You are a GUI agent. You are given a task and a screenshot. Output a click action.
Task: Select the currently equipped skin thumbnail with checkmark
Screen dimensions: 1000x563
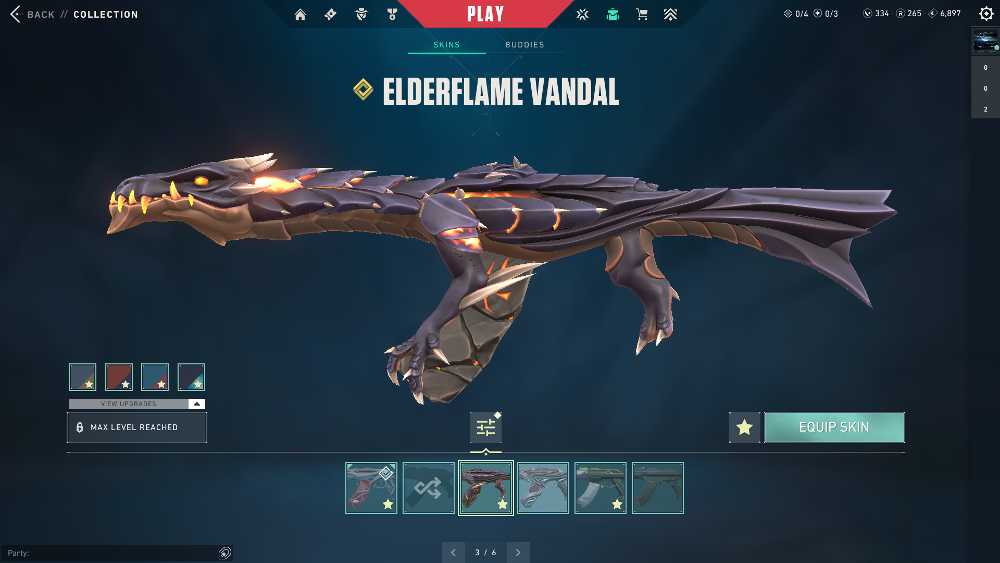pyautogui.click(x=371, y=488)
